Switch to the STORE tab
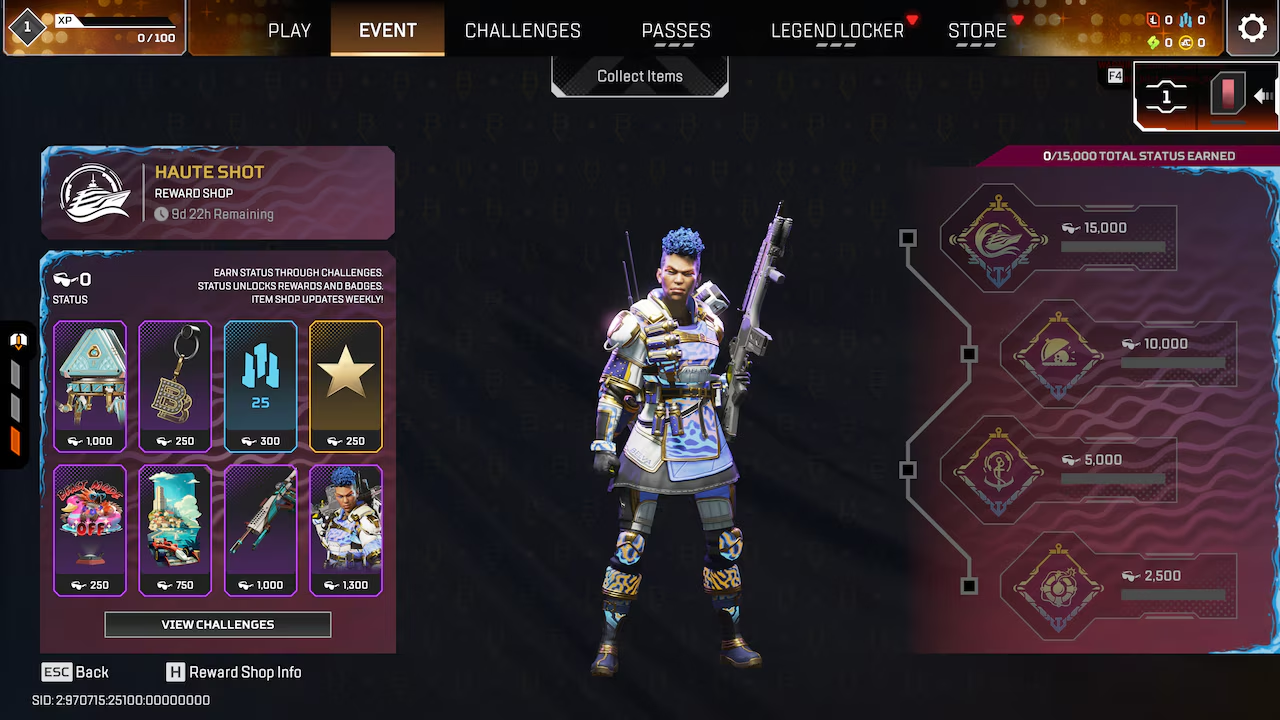 (x=977, y=30)
